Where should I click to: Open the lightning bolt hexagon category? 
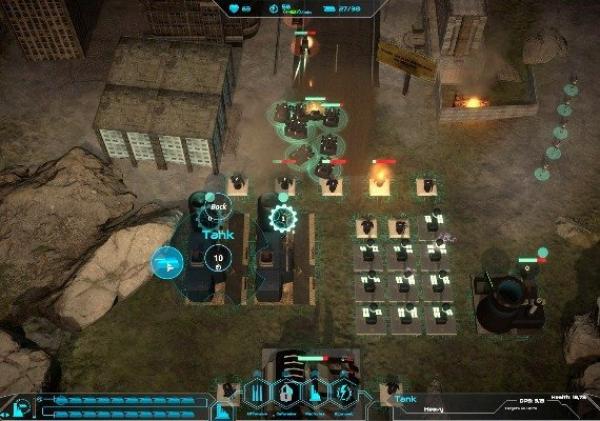click(343, 391)
